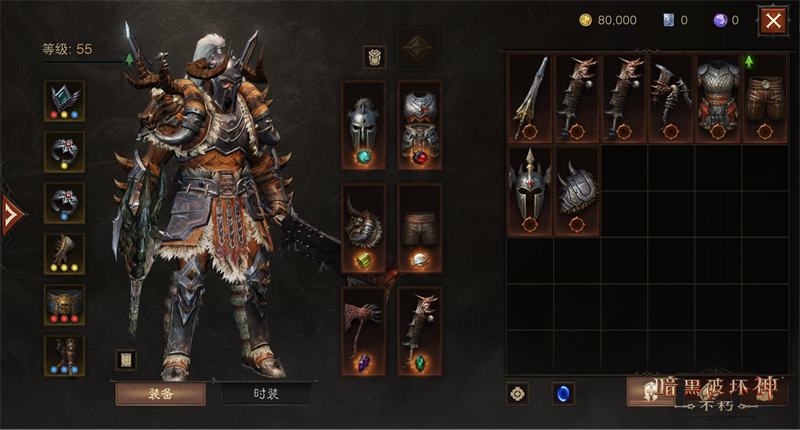
Task: Switch to the 时装 cosmetics tab
Action: pos(267,393)
